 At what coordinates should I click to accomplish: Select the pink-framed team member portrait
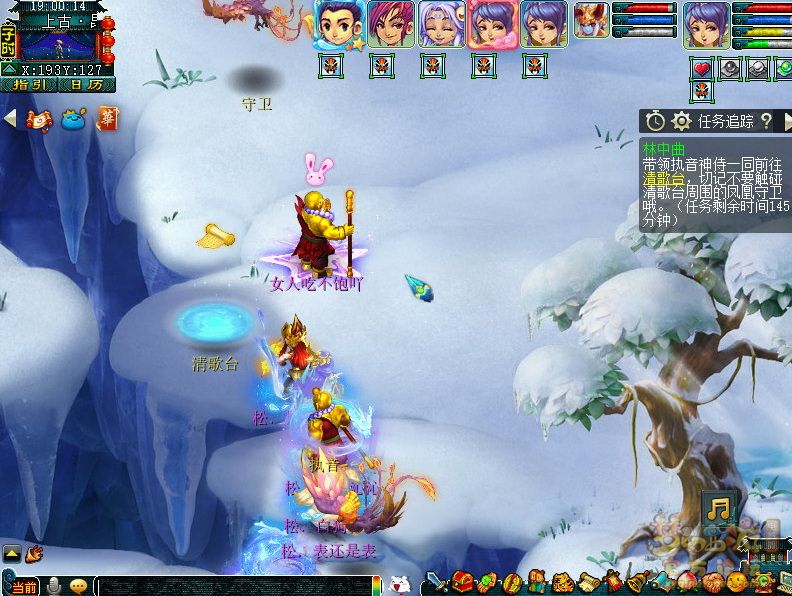click(492, 24)
